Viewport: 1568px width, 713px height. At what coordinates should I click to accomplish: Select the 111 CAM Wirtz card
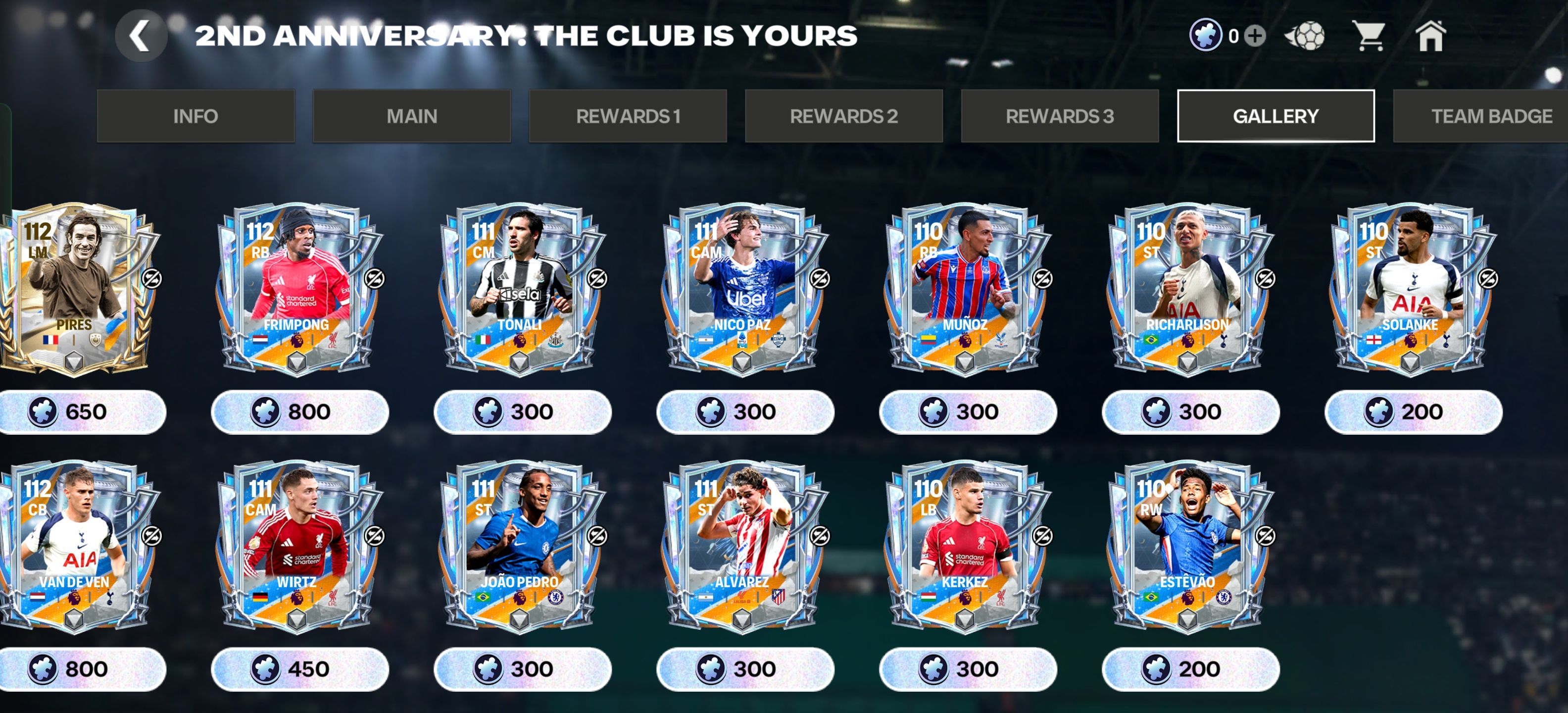point(299,546)
